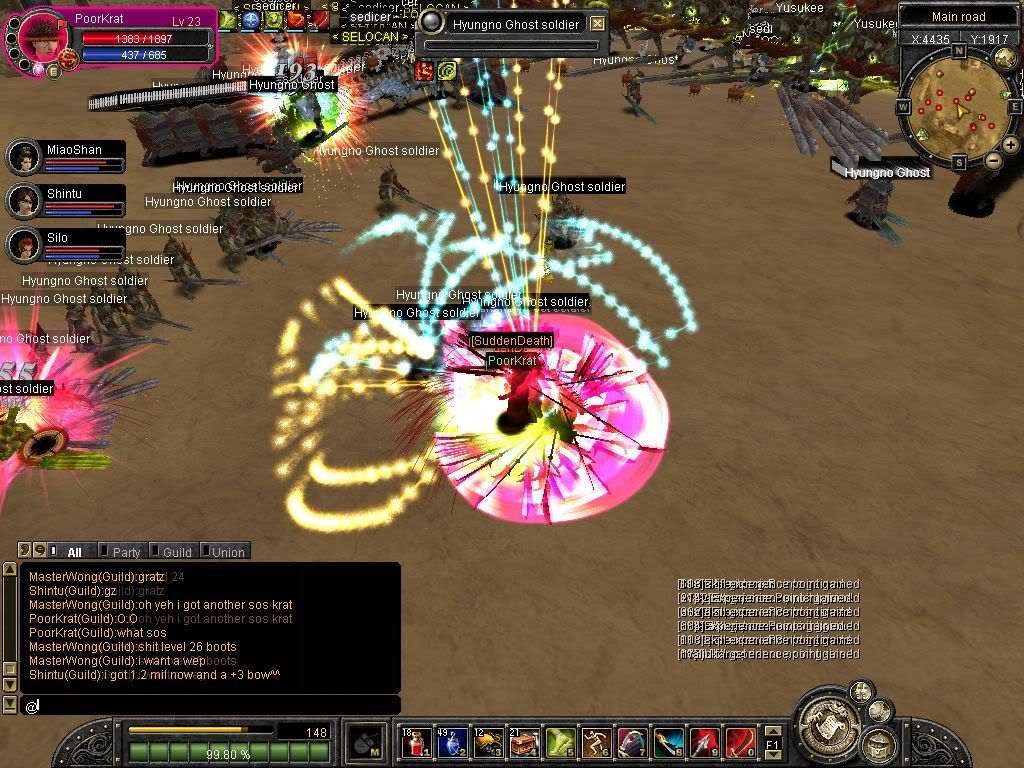Use the blue mana potion in slot 2

tap(451, 742)
